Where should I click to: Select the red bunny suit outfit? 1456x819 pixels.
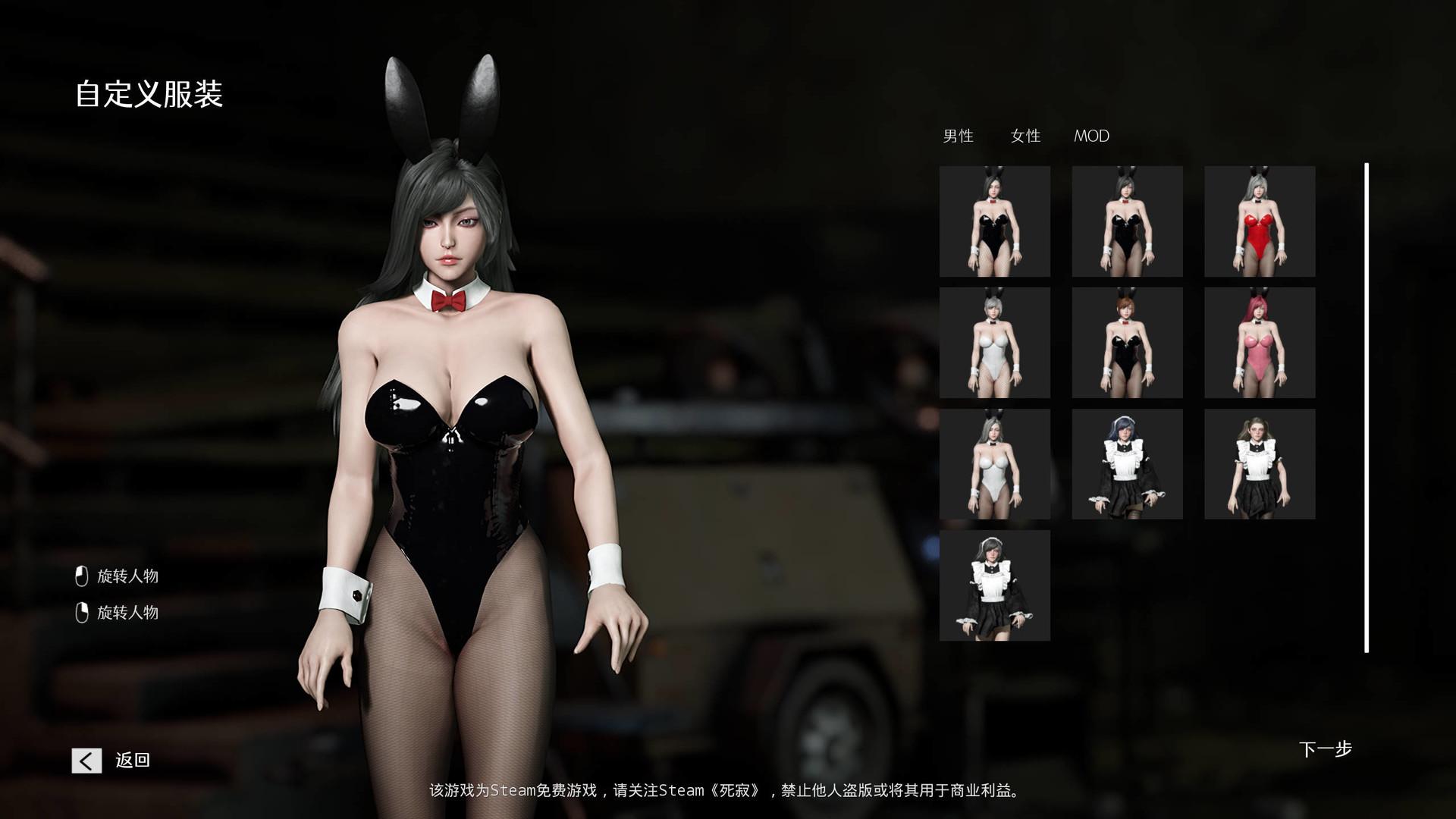pyautogui.click(x=1260, y=221)
